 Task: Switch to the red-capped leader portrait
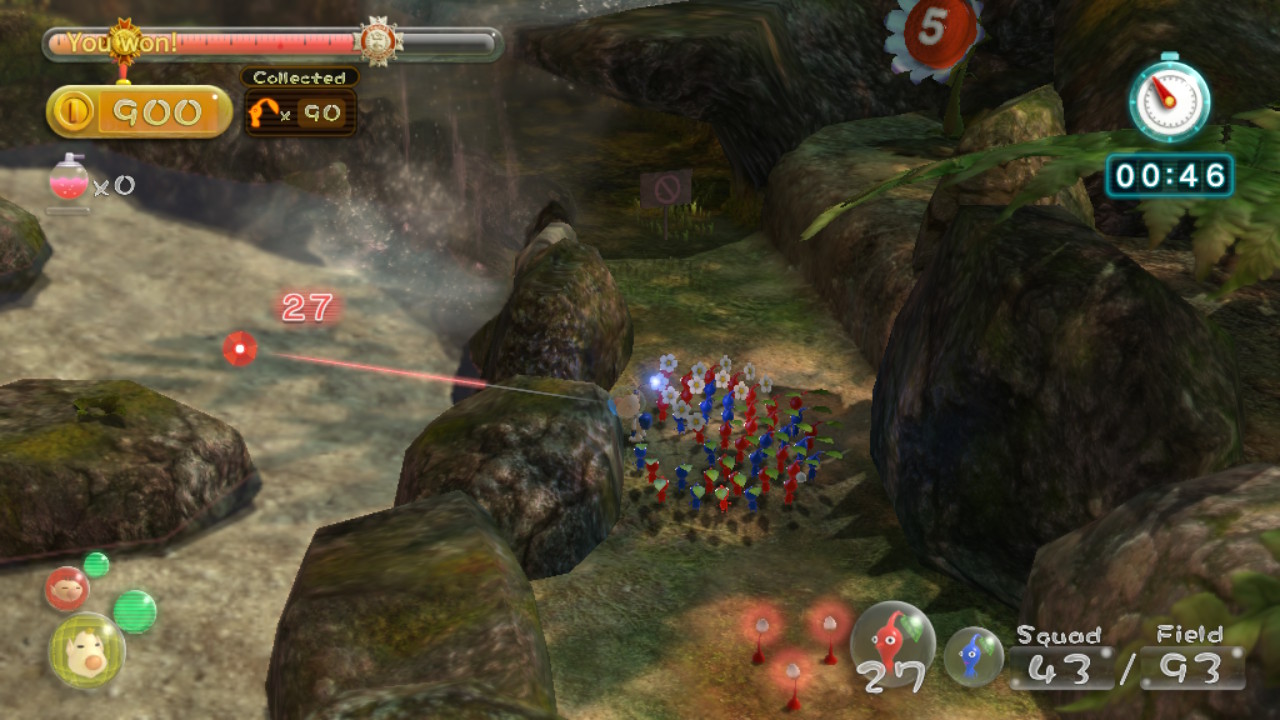[67, 588]
